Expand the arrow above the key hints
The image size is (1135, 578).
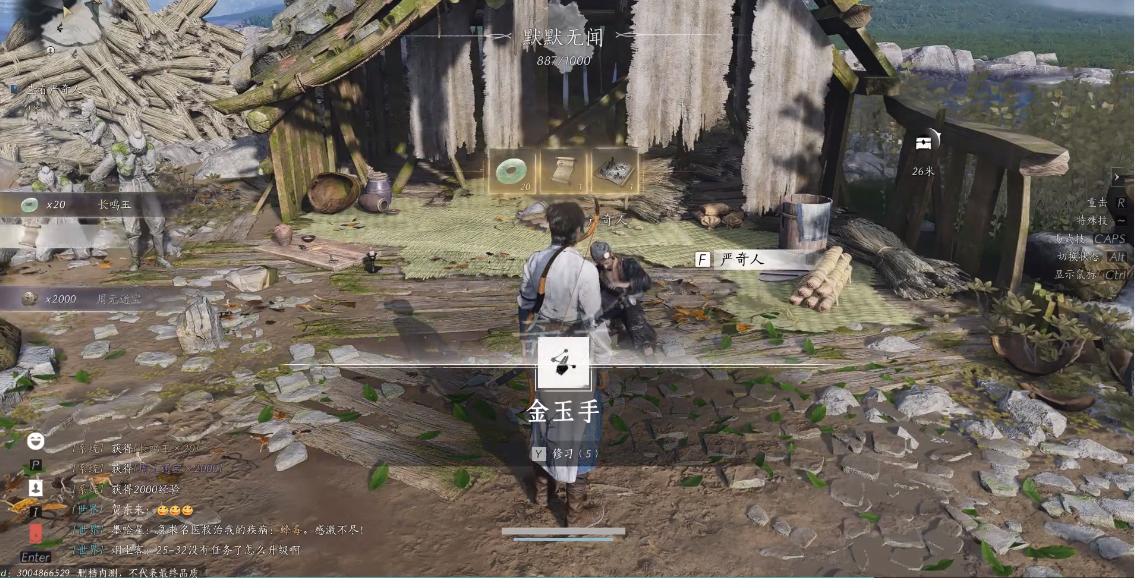pos(1117,177)
